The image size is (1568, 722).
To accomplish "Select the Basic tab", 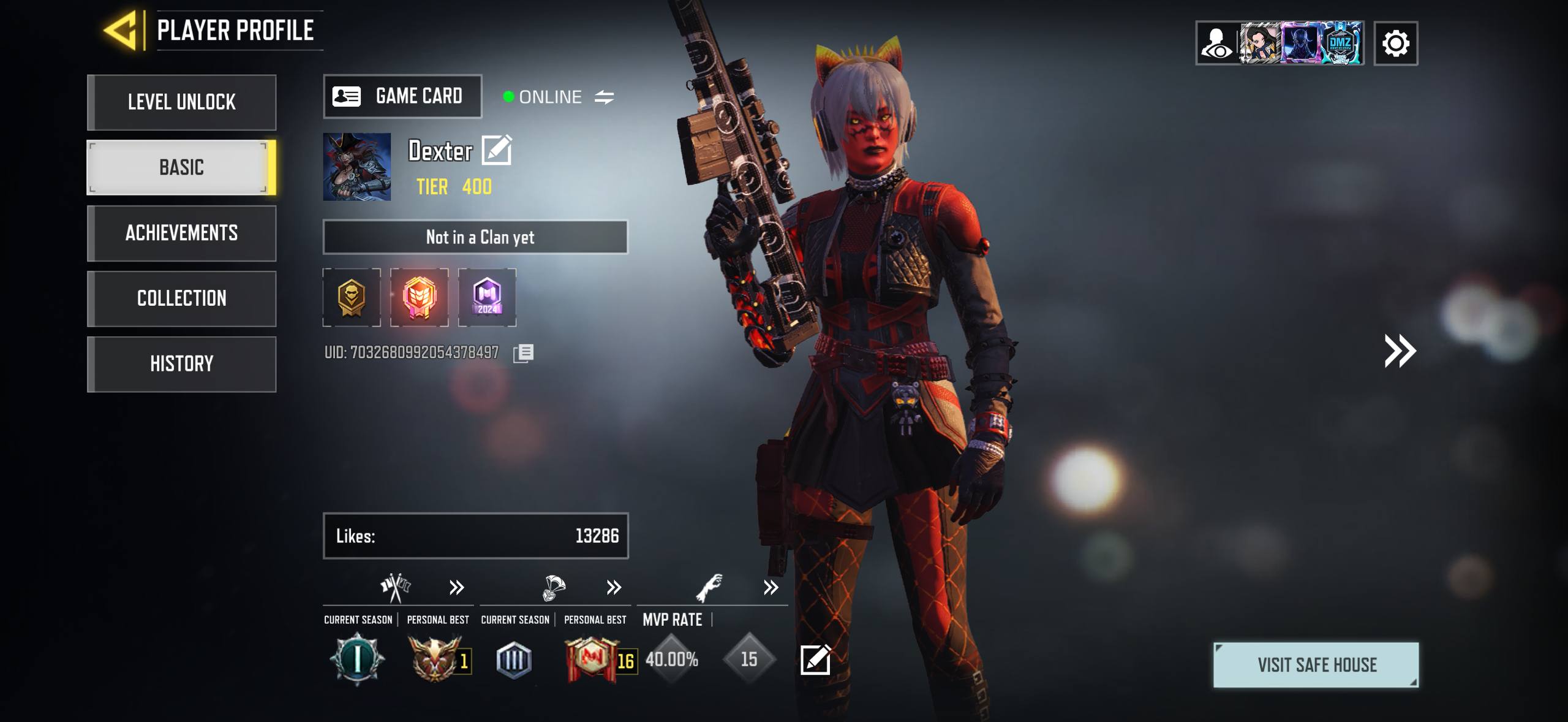I will coord(182,167).
